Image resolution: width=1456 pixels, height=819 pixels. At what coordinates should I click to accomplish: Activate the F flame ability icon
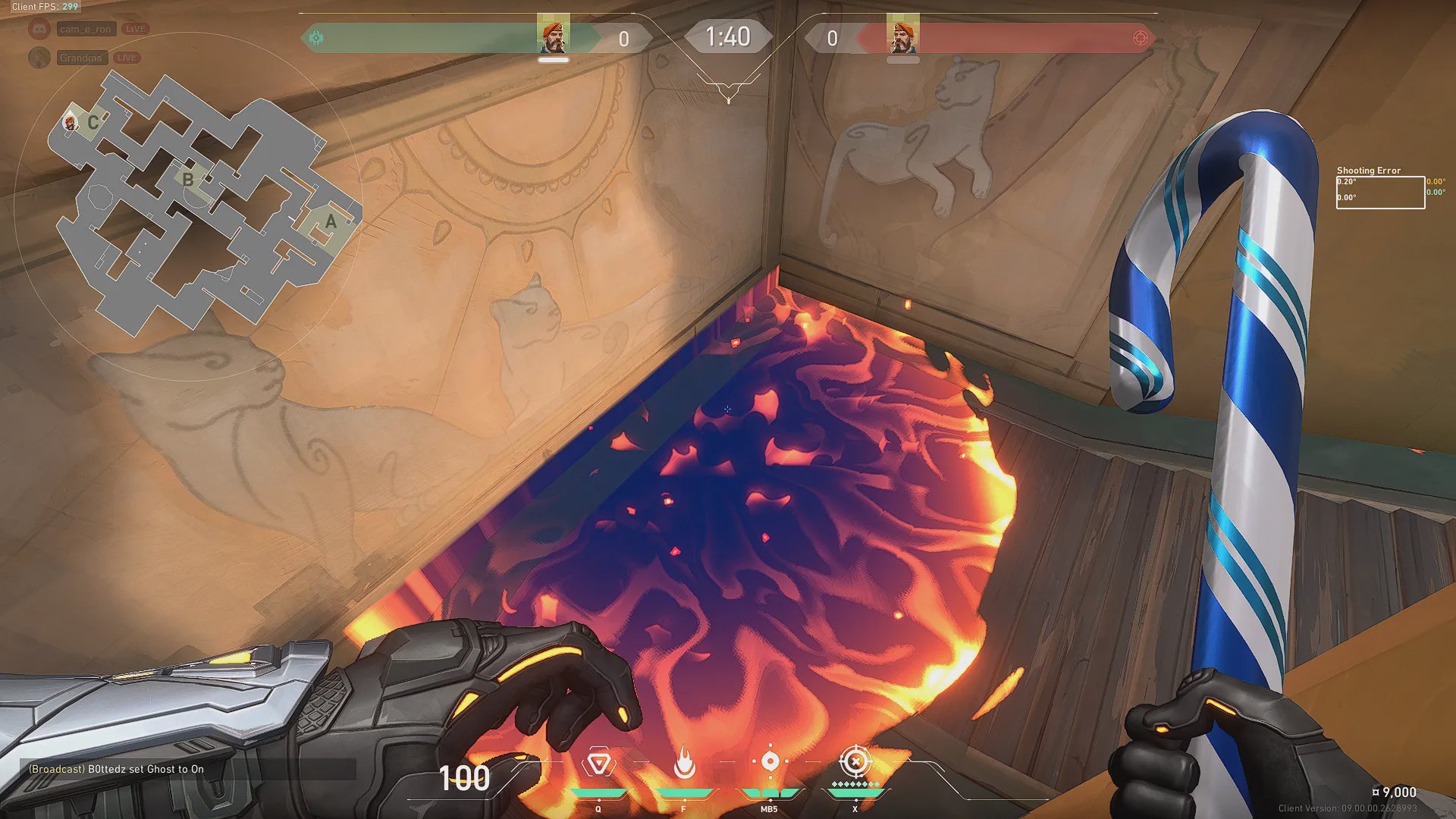click(684, 762)
